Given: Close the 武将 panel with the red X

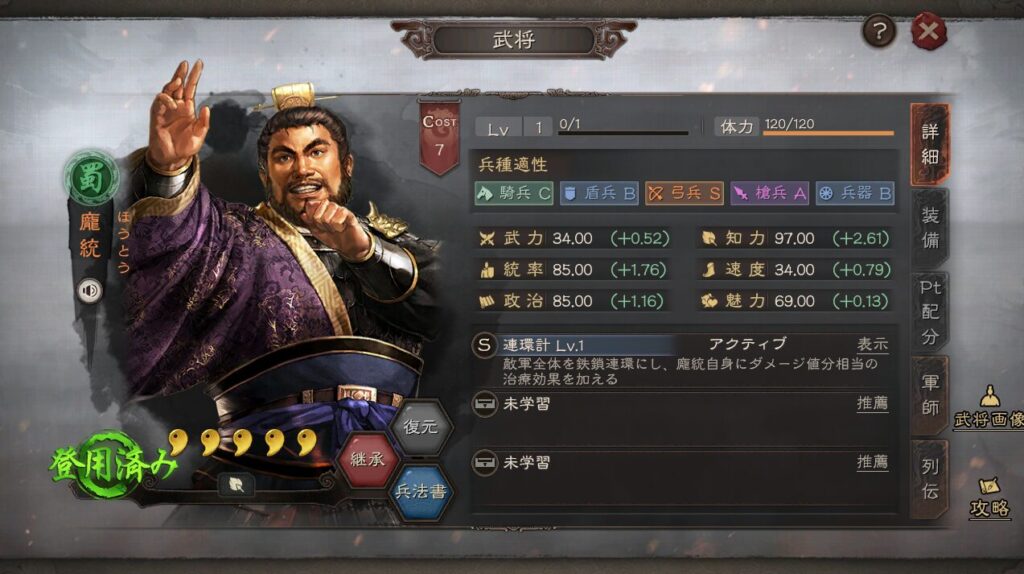Looking at the screenshot, I should pos(928,32).
